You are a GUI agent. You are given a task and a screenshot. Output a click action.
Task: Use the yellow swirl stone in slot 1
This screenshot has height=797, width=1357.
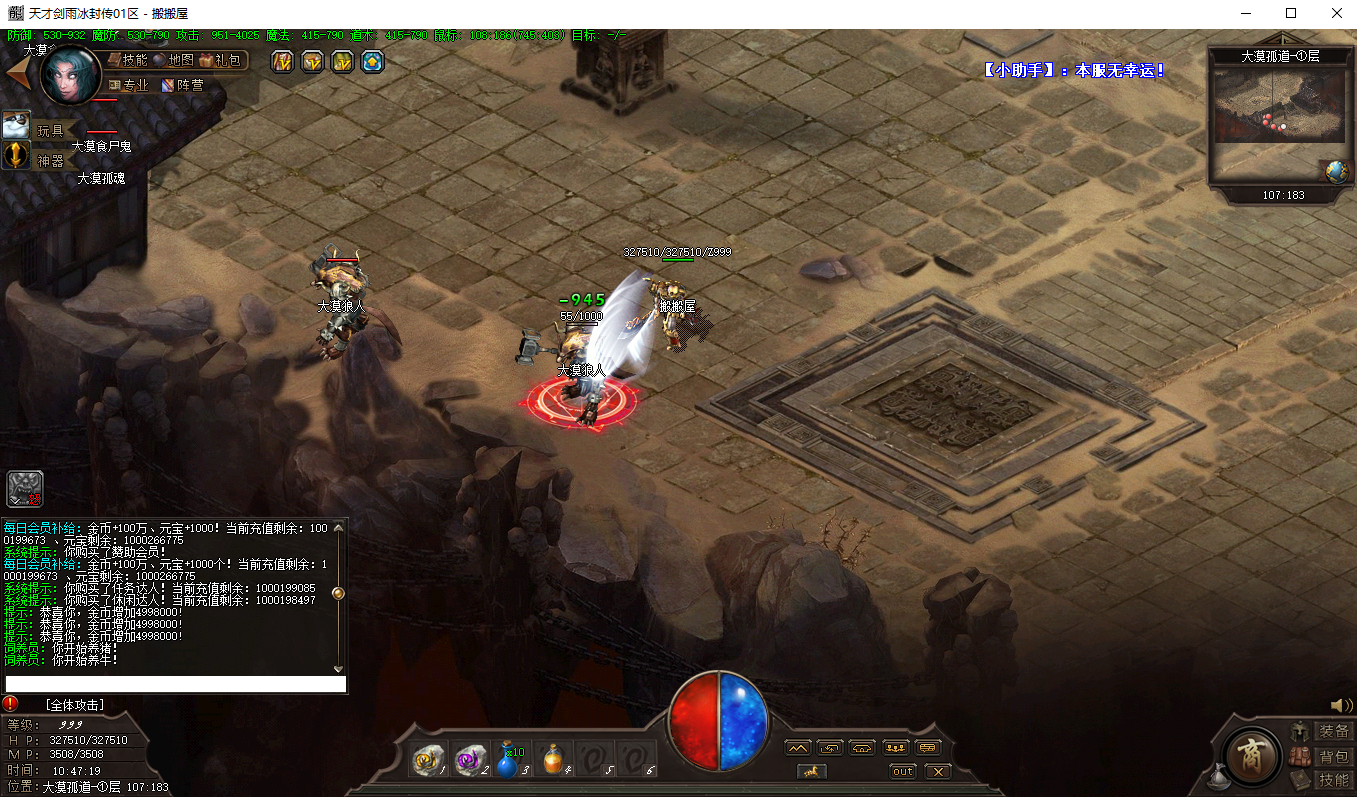430,761
